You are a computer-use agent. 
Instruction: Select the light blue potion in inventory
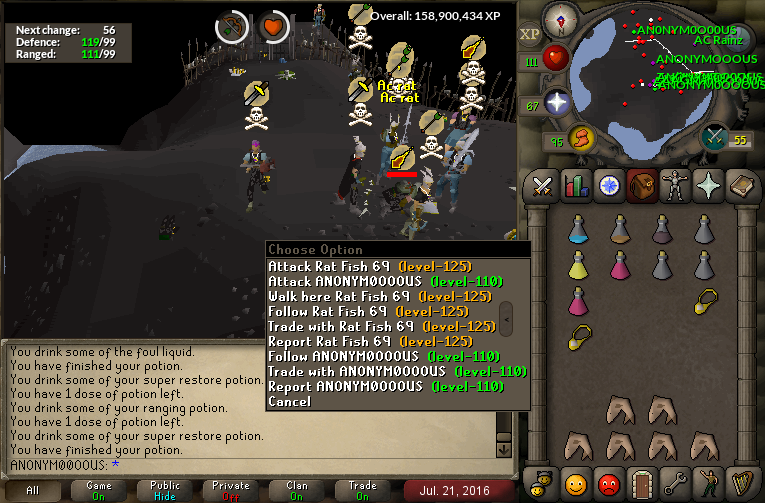coord(577,232)
